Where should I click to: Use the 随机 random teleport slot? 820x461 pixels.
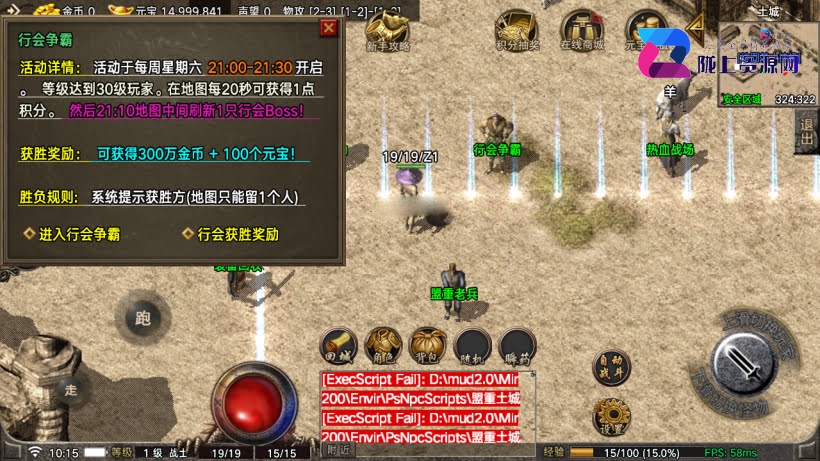tap(473, 343)
